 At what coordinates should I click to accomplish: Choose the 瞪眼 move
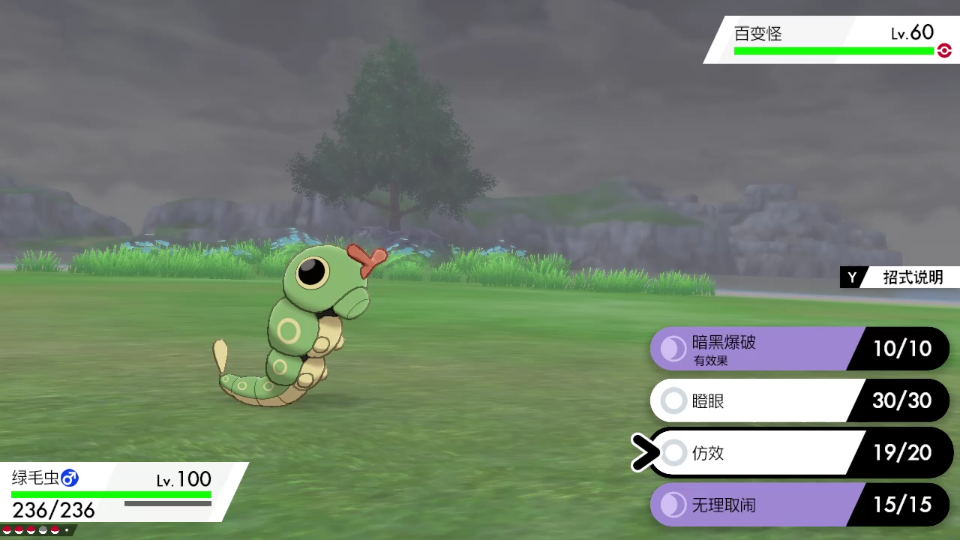tap(760, 401)
